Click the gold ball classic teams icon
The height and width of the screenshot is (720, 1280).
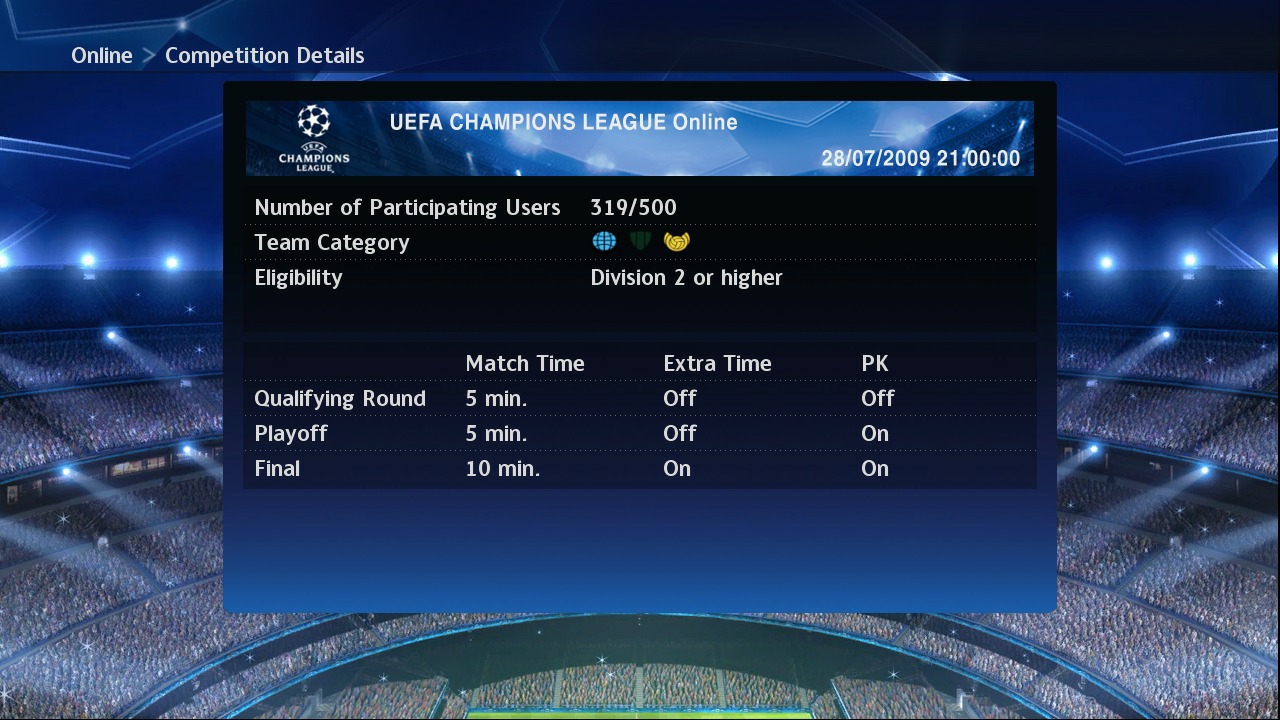pyautogui.click(x=676, y=240)
